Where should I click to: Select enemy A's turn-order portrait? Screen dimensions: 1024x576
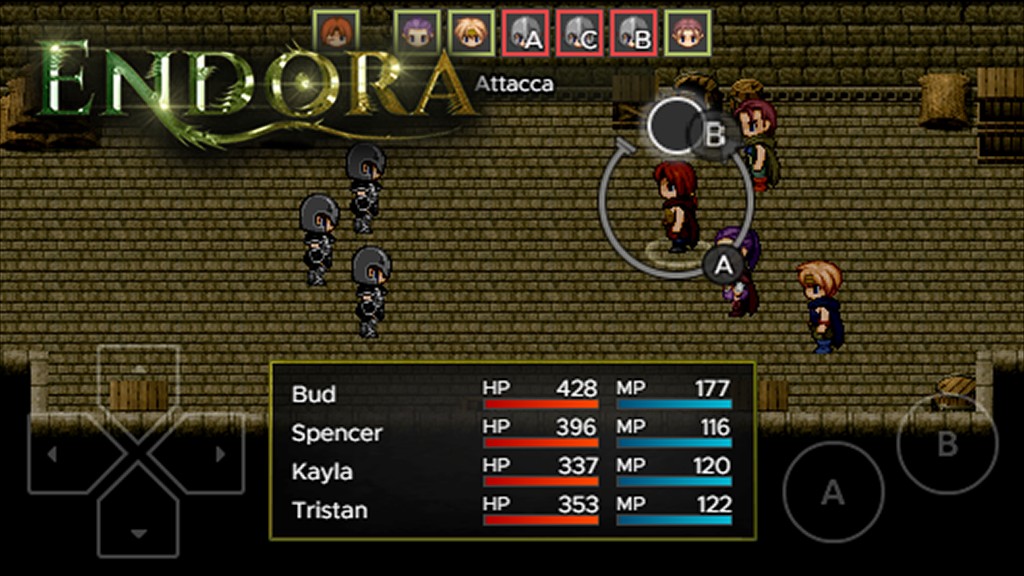pyautogui.click(x=525, y=32)
